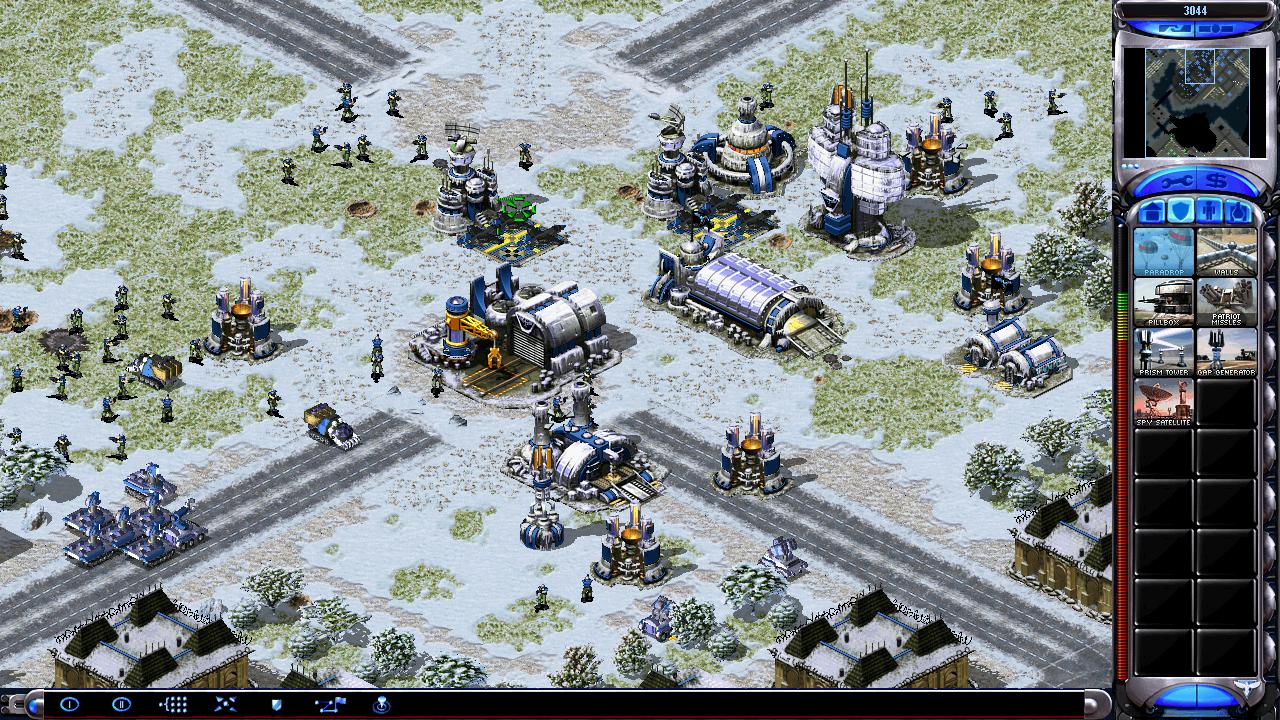Enable guard mode shield command
The height and width of the screenshot is (720, 1280).
point(277,704)
